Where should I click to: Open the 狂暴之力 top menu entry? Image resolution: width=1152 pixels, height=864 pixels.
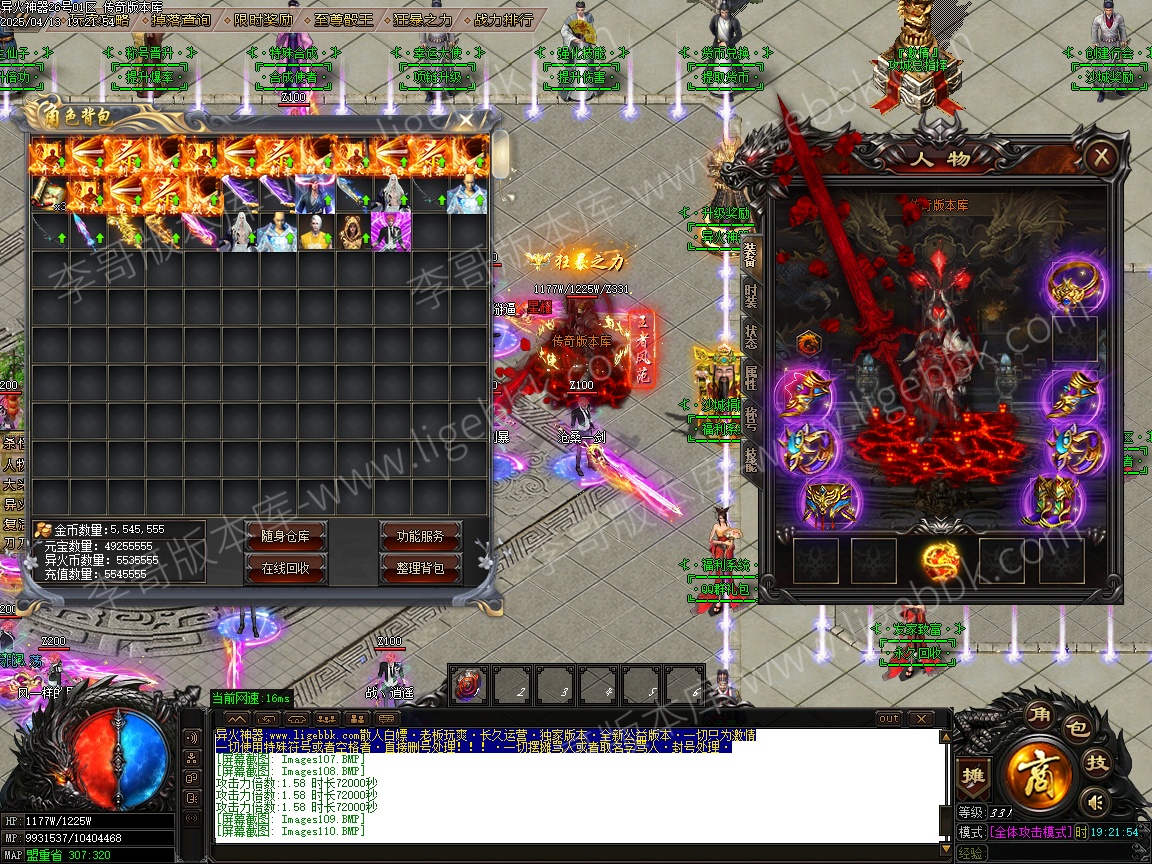[x=424, y=19]
